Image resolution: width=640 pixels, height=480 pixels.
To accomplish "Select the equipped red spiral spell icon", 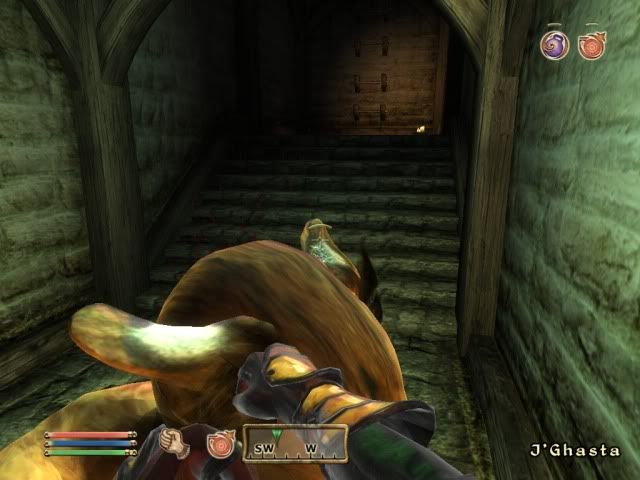I will tap(219, 443).
